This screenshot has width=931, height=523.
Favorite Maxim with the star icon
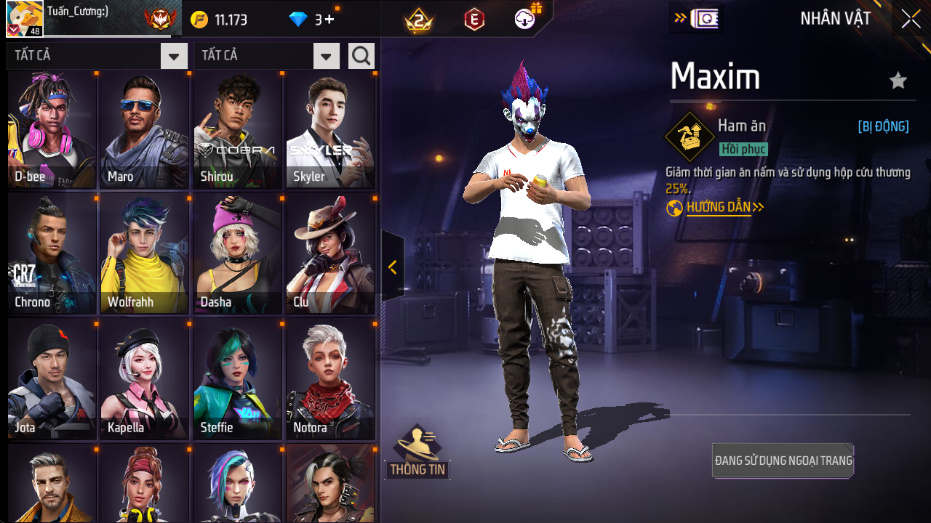(x=898, y=81)
